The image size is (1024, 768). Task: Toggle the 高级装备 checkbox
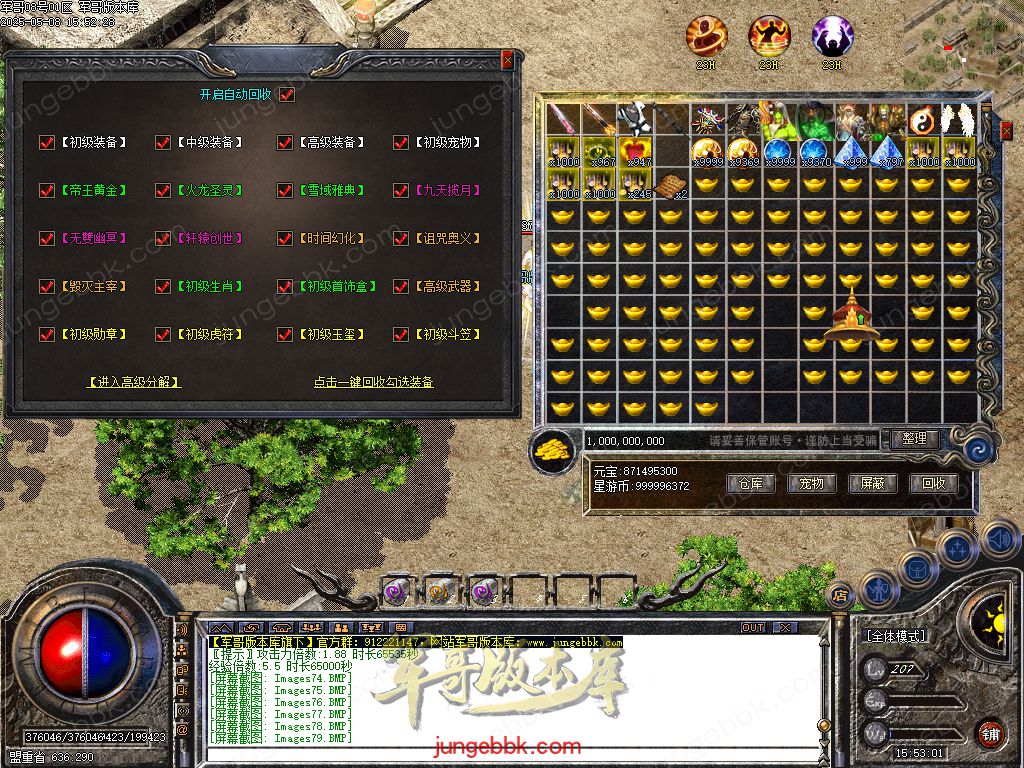pos(285,143)
